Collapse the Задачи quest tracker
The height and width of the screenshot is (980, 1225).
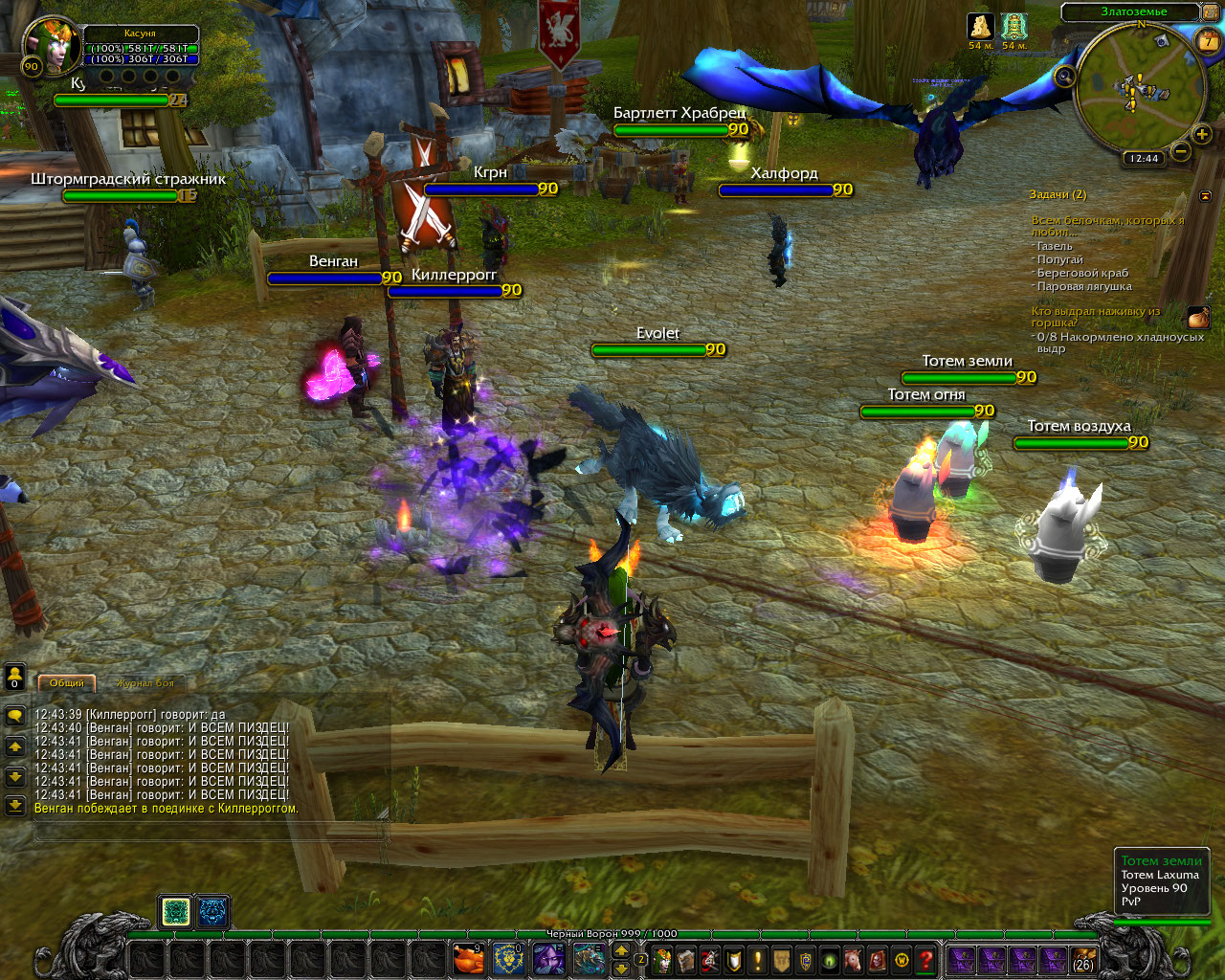(x=1205, y=195)
